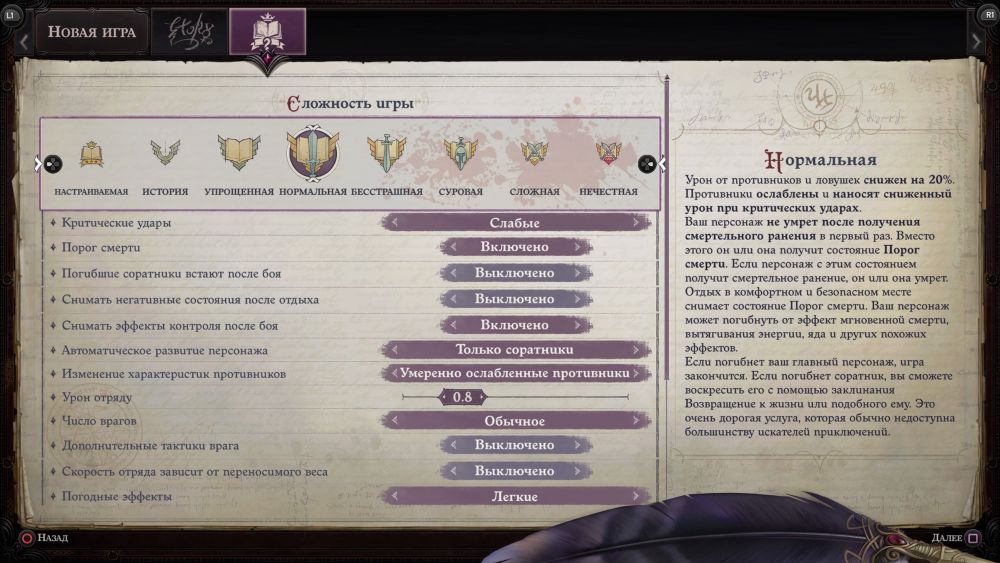Viewport: 1000px width, 563px height.
Task: Change Автоматическое развитие персонажа selector
Action: coord(515,350)
